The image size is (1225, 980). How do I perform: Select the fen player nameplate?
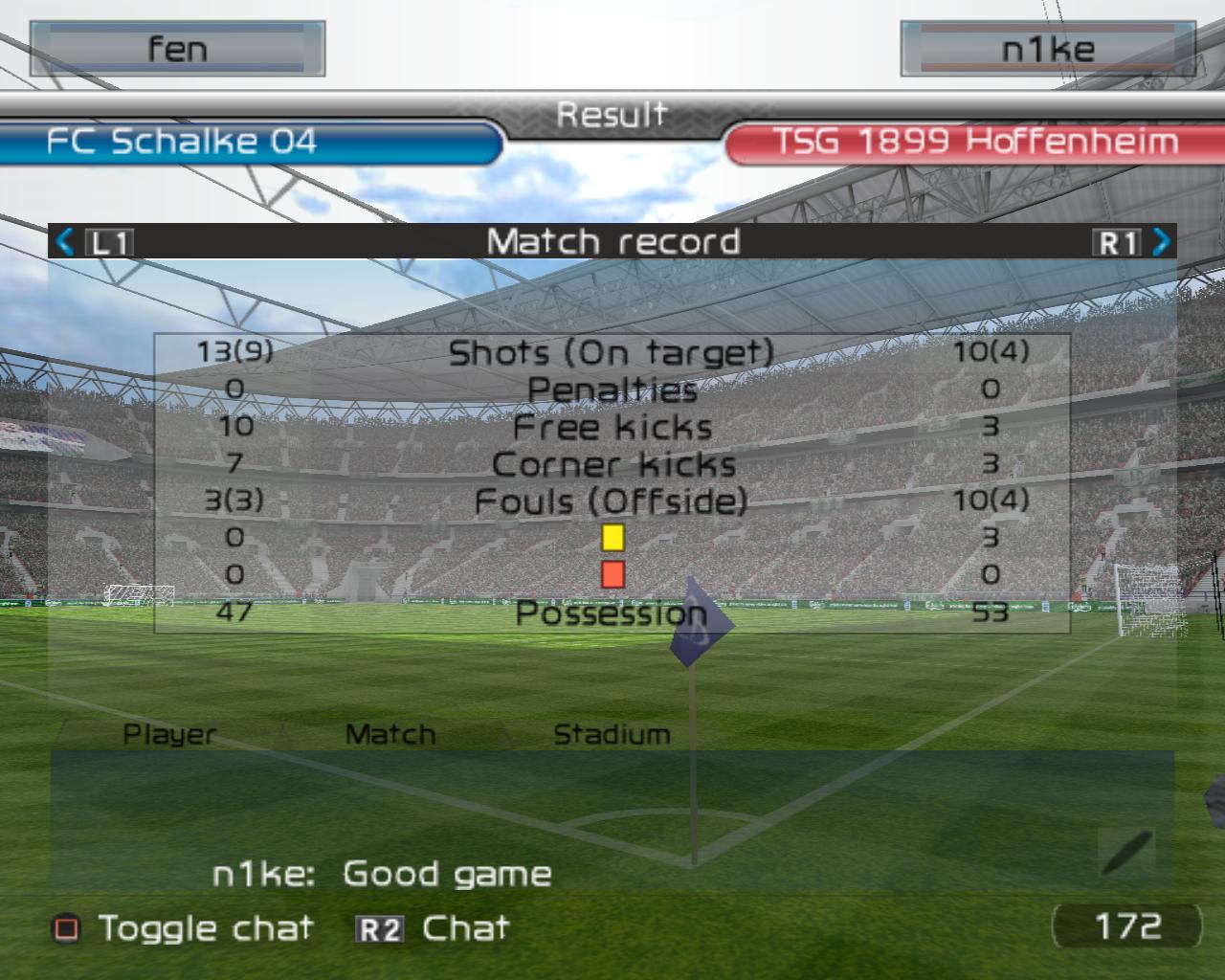point(177,49)
